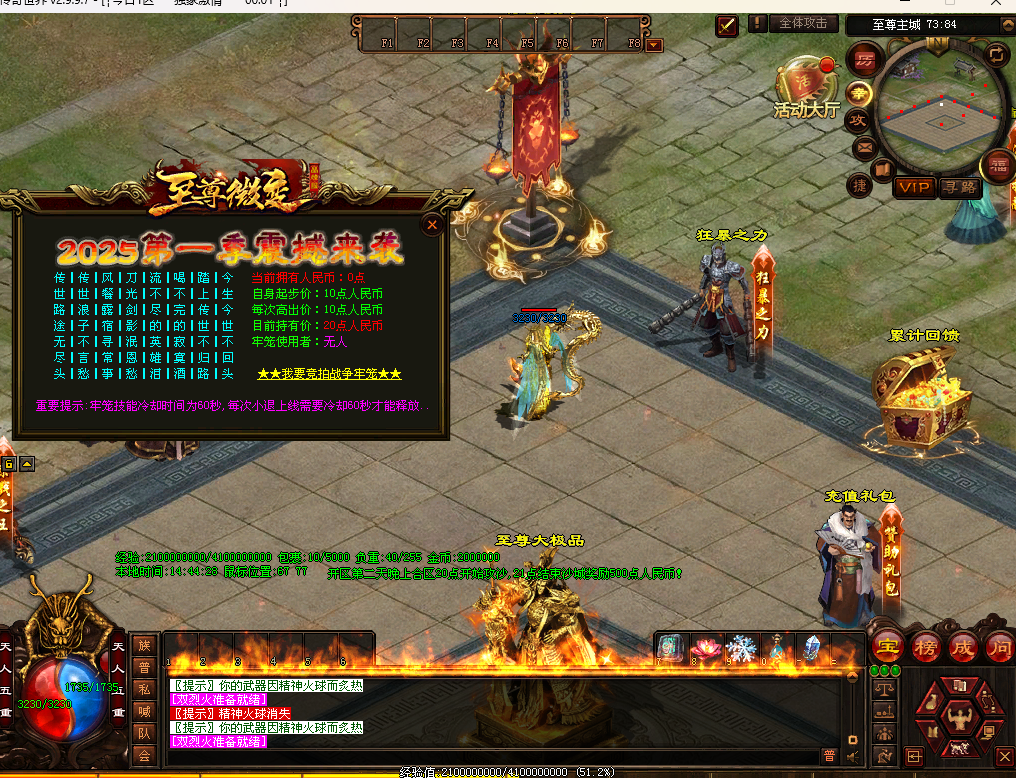The width and height of the screenshot is (1016, 778).
Task: Open the mail envelope icon
Action: tap(863, 148)
